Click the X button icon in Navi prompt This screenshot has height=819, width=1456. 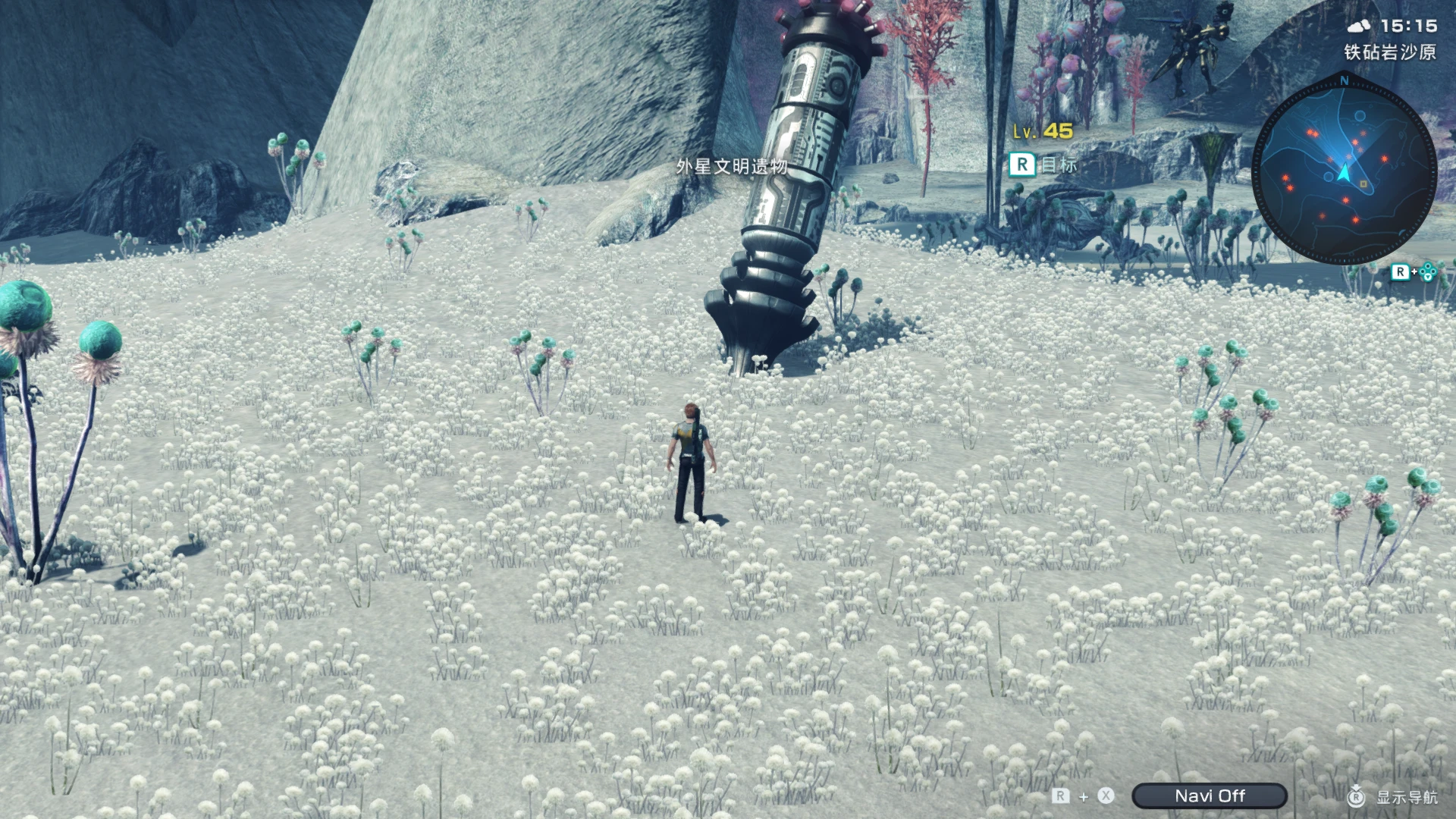1105,795
